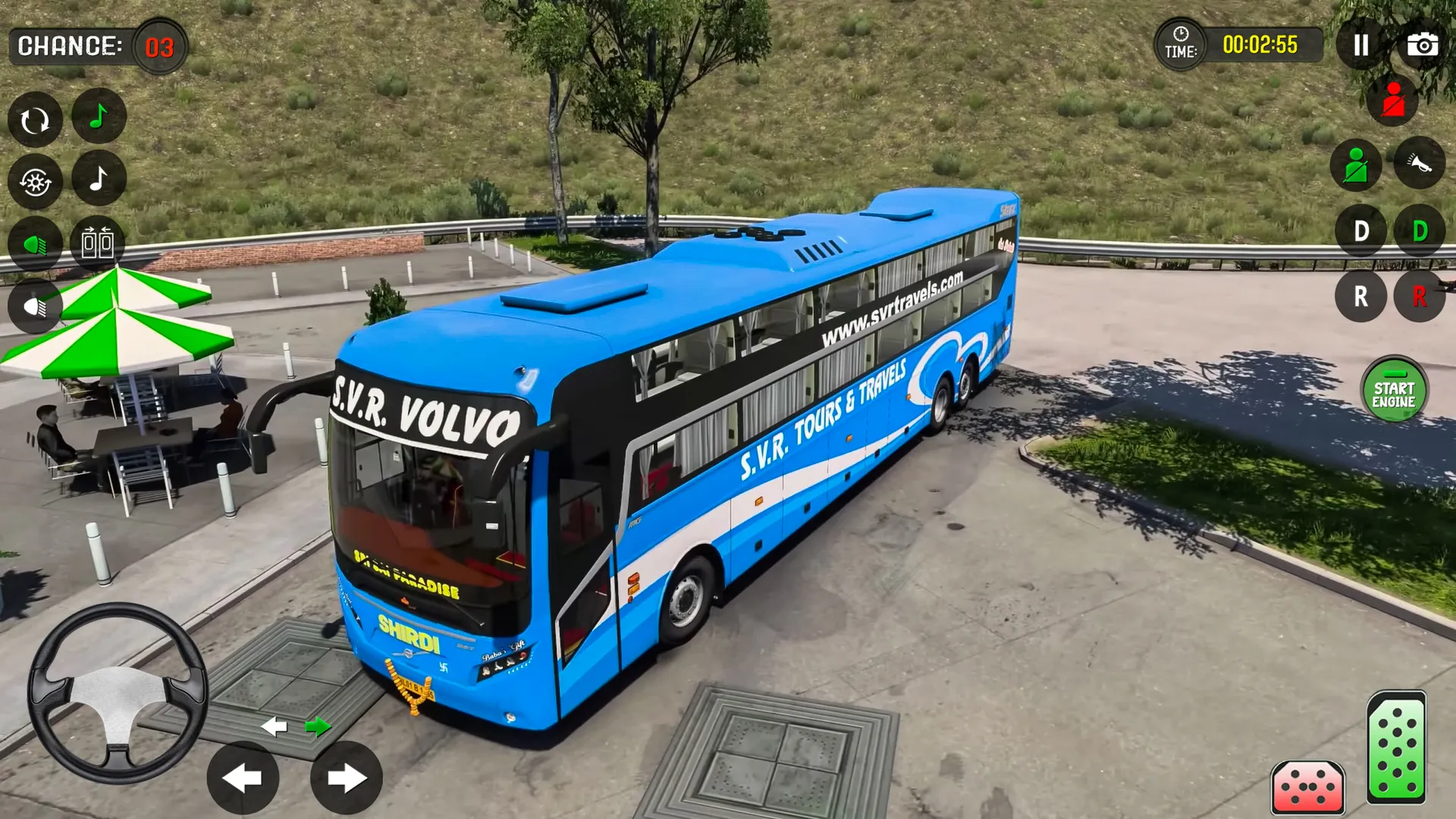
Task: Pause the game
Action: 1361,45
